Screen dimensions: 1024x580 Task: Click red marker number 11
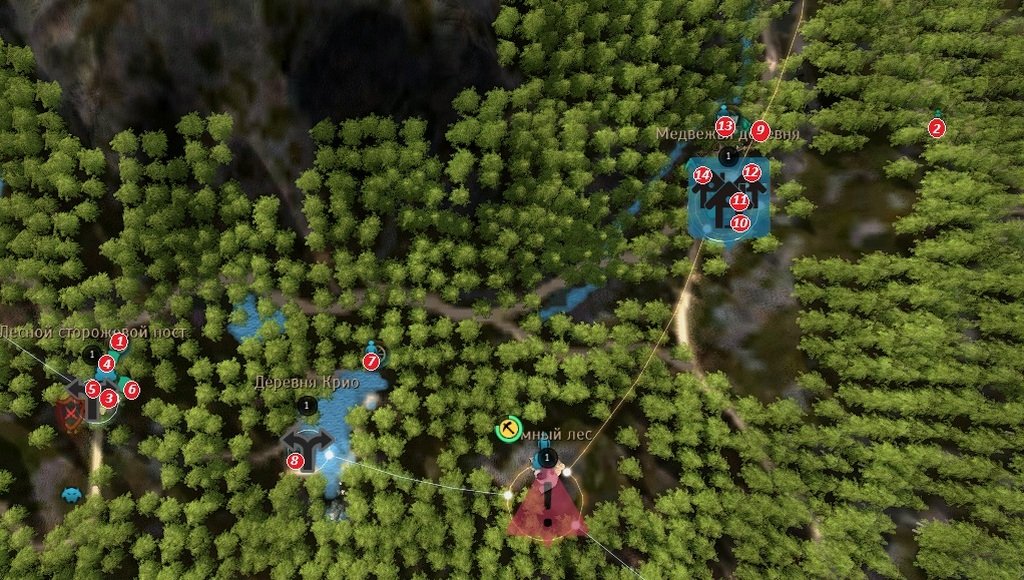pos(739,201)
